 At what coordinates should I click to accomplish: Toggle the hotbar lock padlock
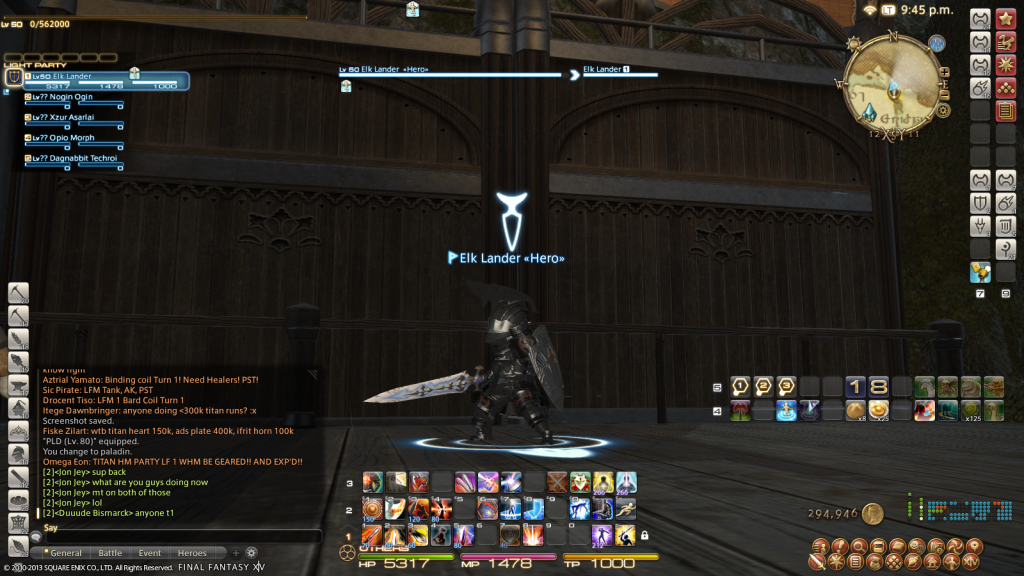point(645,535)
